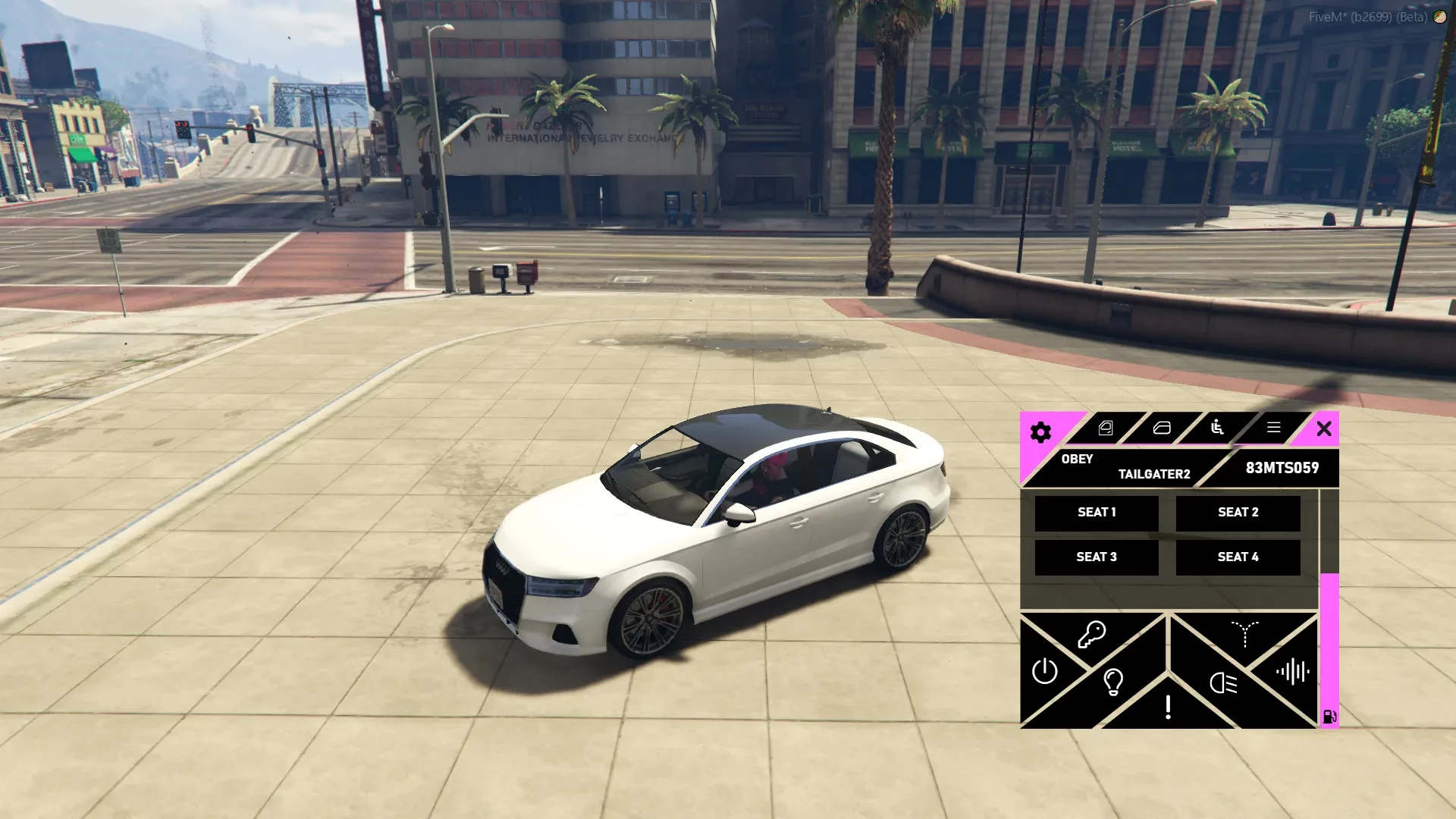
Task: Open the seats tab with seated-person icon
Action: 1217,428
